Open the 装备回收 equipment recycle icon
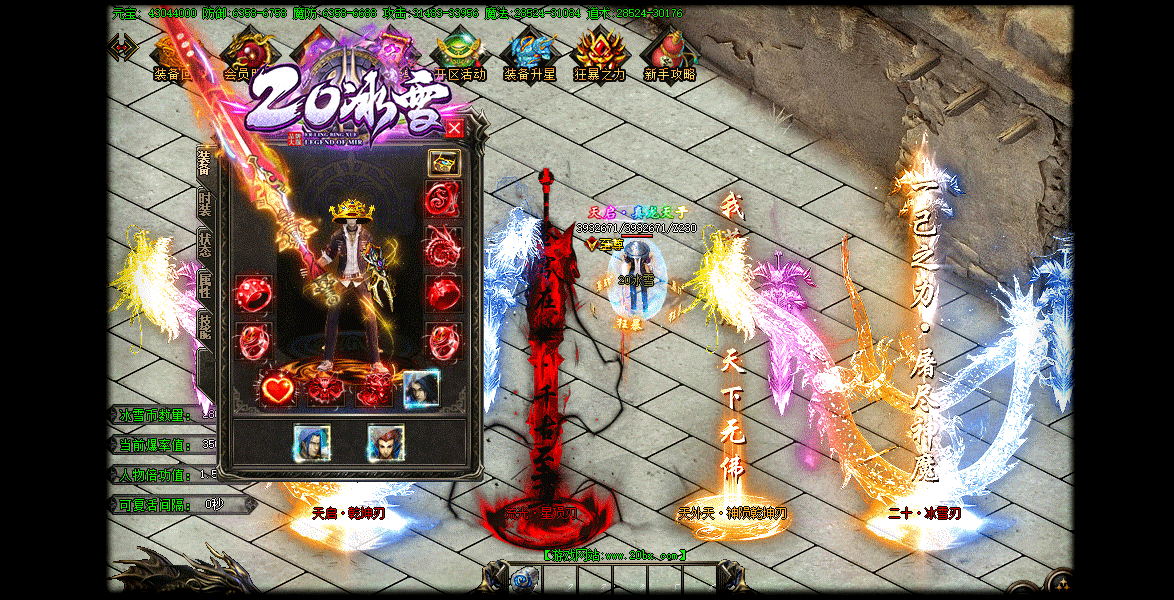Screen dimensions: 1174x600 pyautogui.click(x=172, y=54)
